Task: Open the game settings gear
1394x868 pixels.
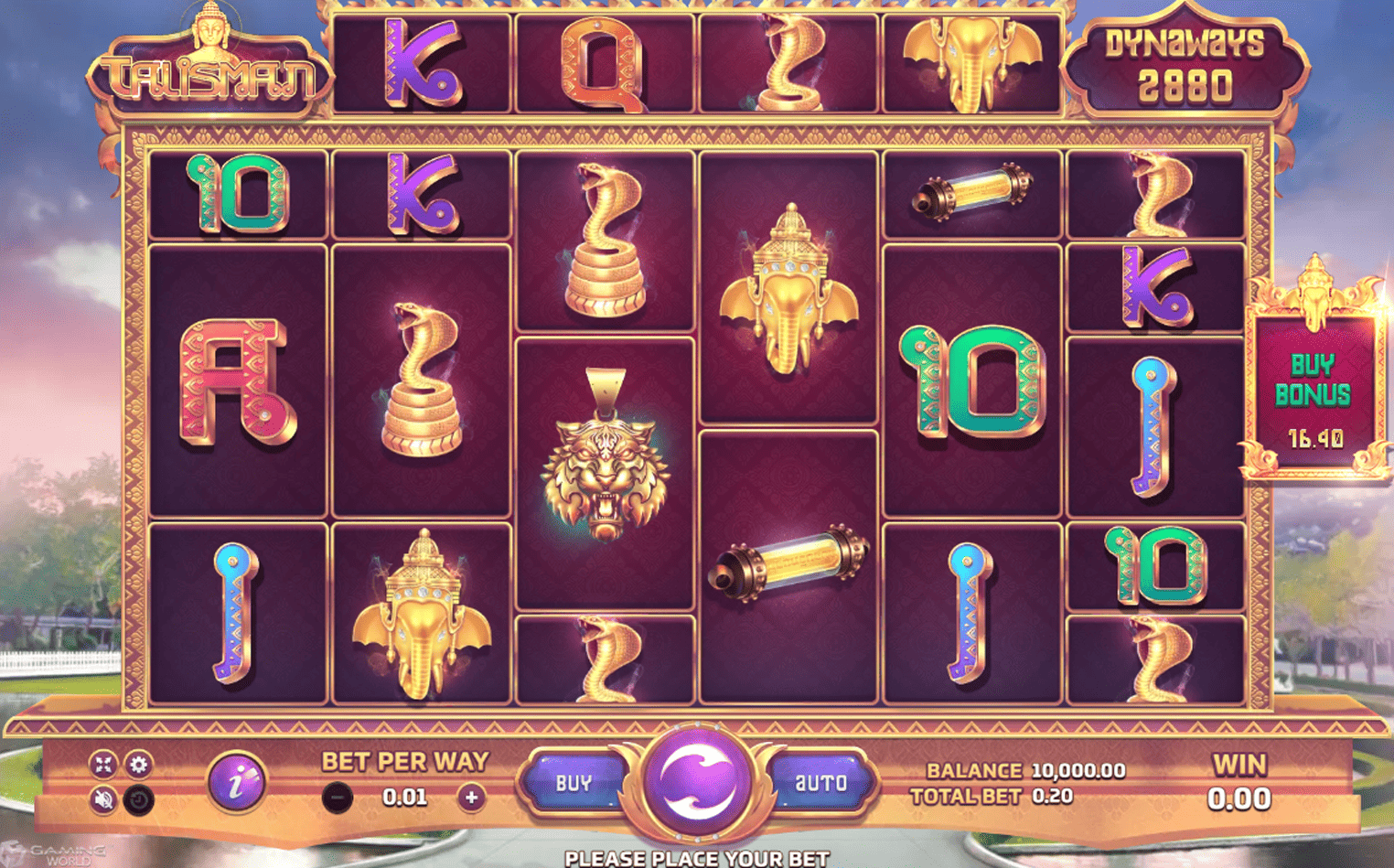Action: coord(139,765)
